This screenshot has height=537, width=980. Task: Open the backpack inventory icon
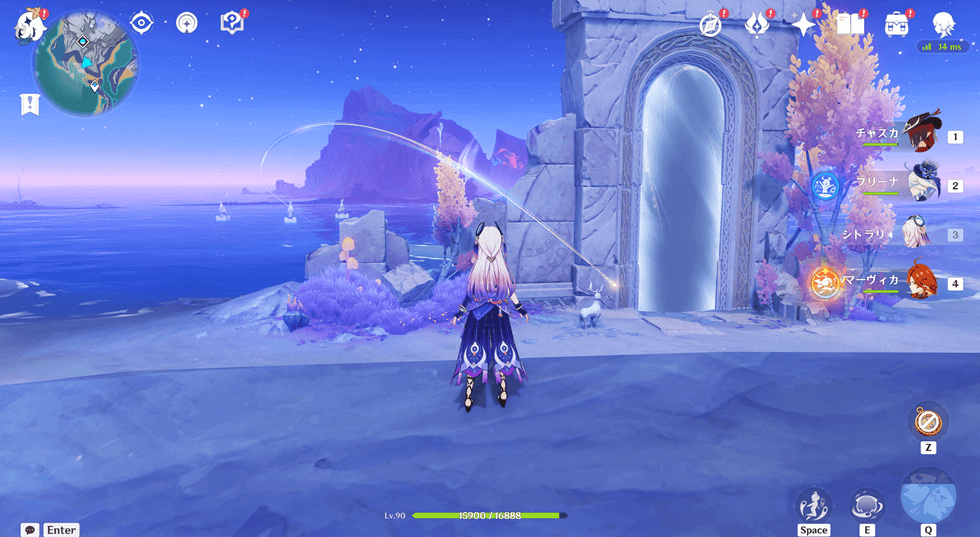click(x=897, y=25)
